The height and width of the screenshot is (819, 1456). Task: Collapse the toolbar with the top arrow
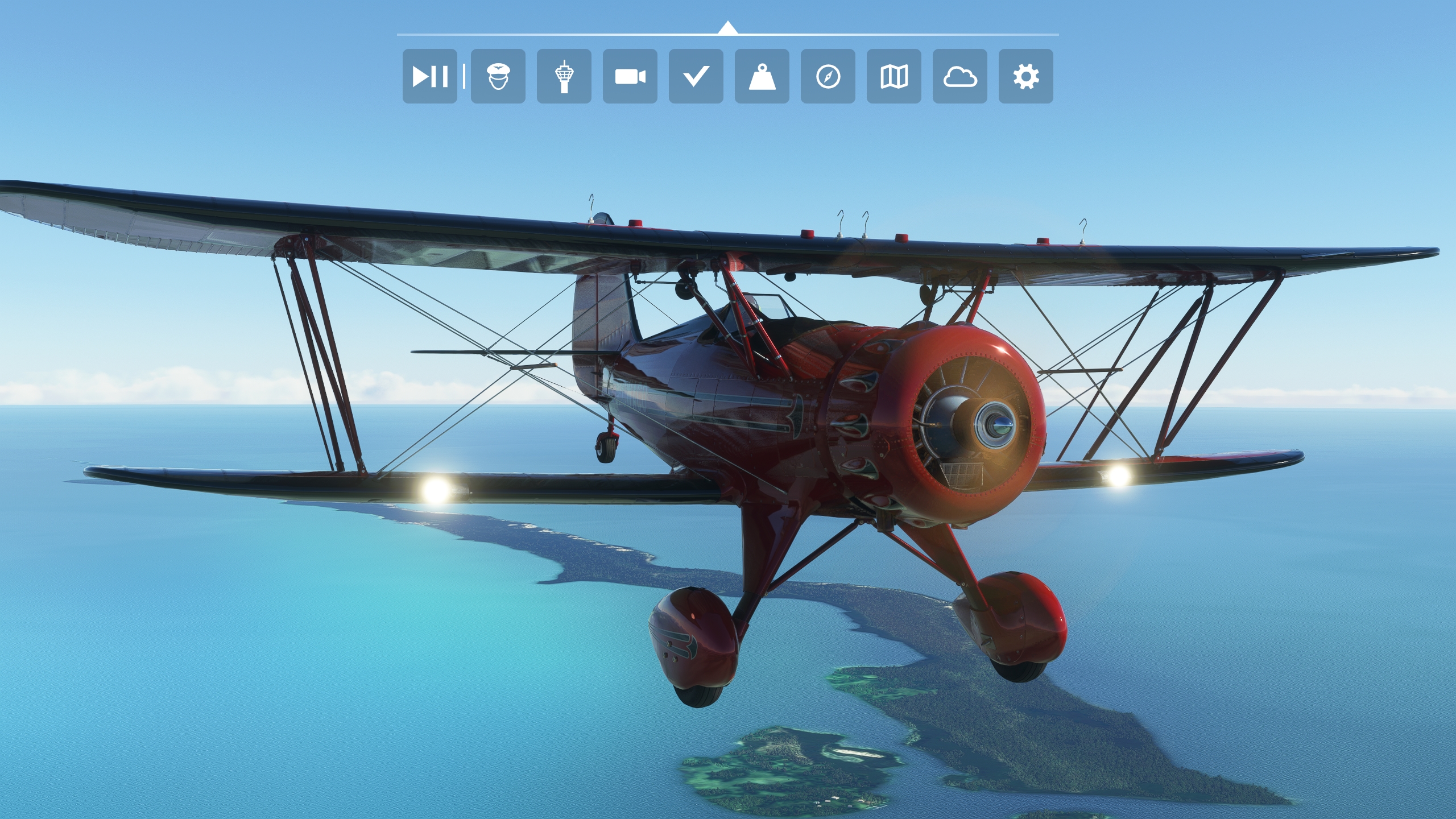pyautogui.click(x=727, y=28)
